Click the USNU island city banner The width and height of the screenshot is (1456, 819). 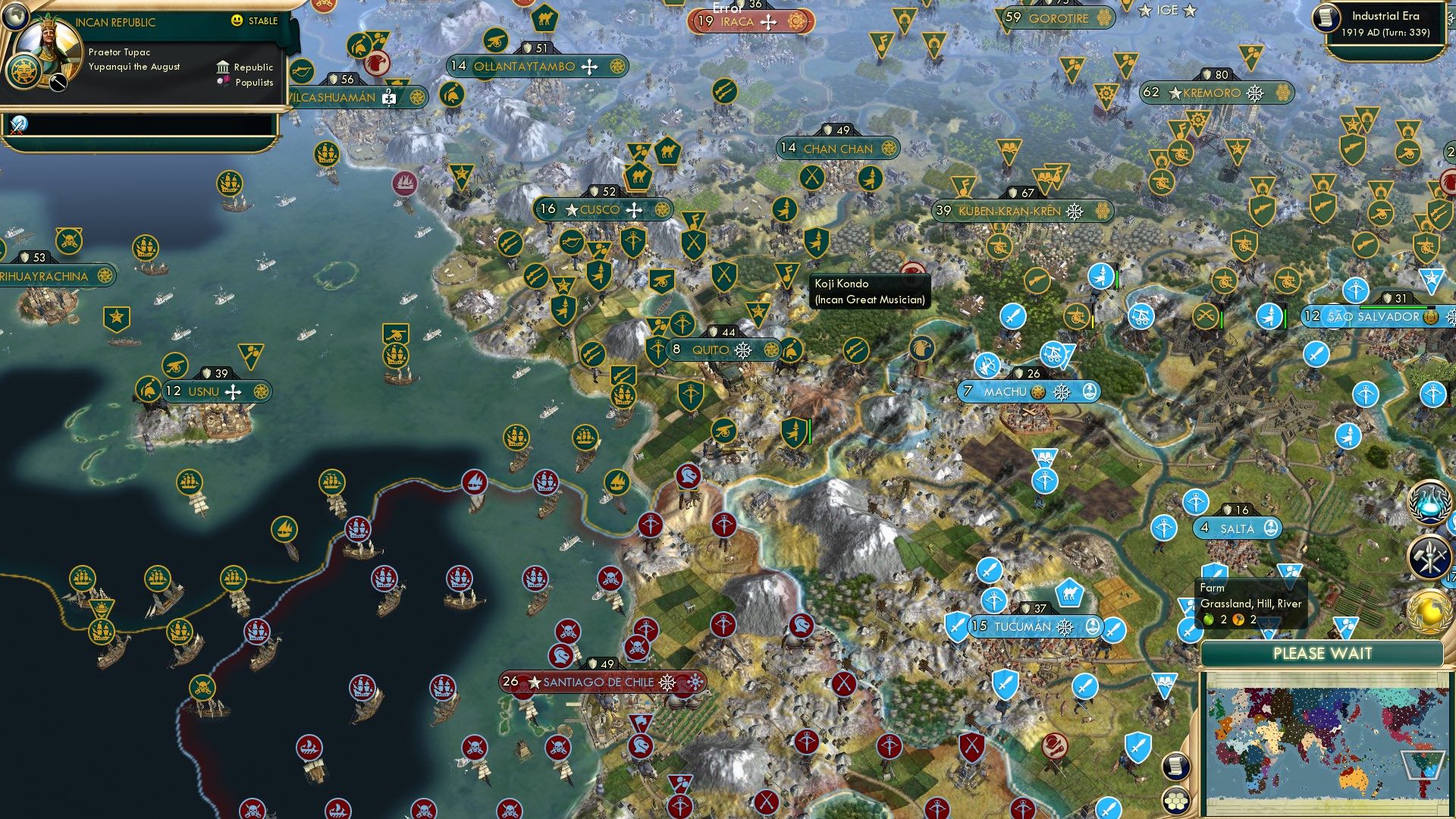coord(203,391)
